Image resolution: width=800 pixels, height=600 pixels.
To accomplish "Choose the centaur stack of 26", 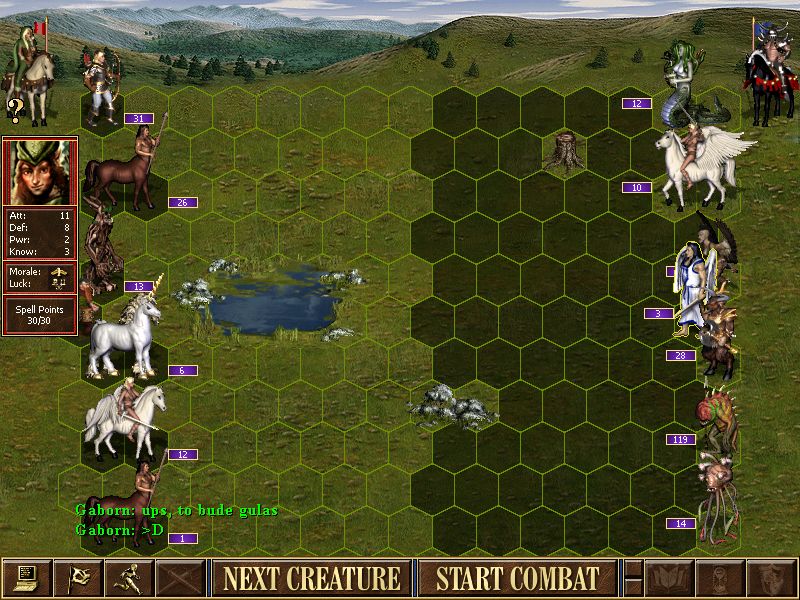I will pos(126,165).
